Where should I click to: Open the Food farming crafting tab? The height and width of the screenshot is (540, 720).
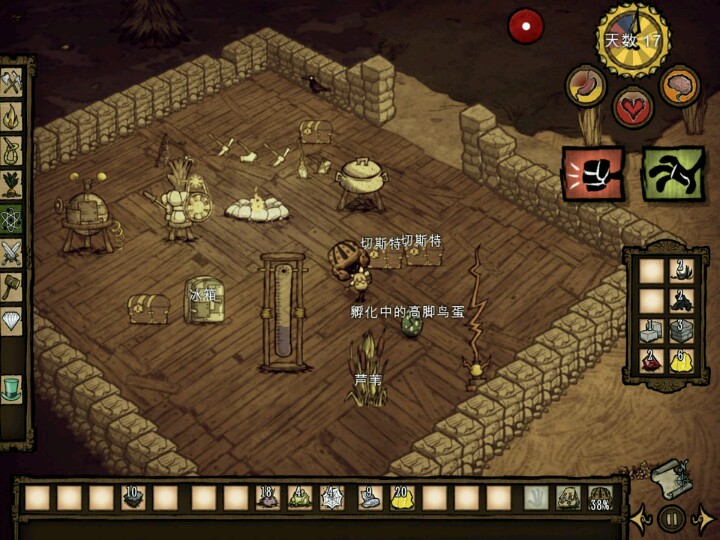pos(12,185)
